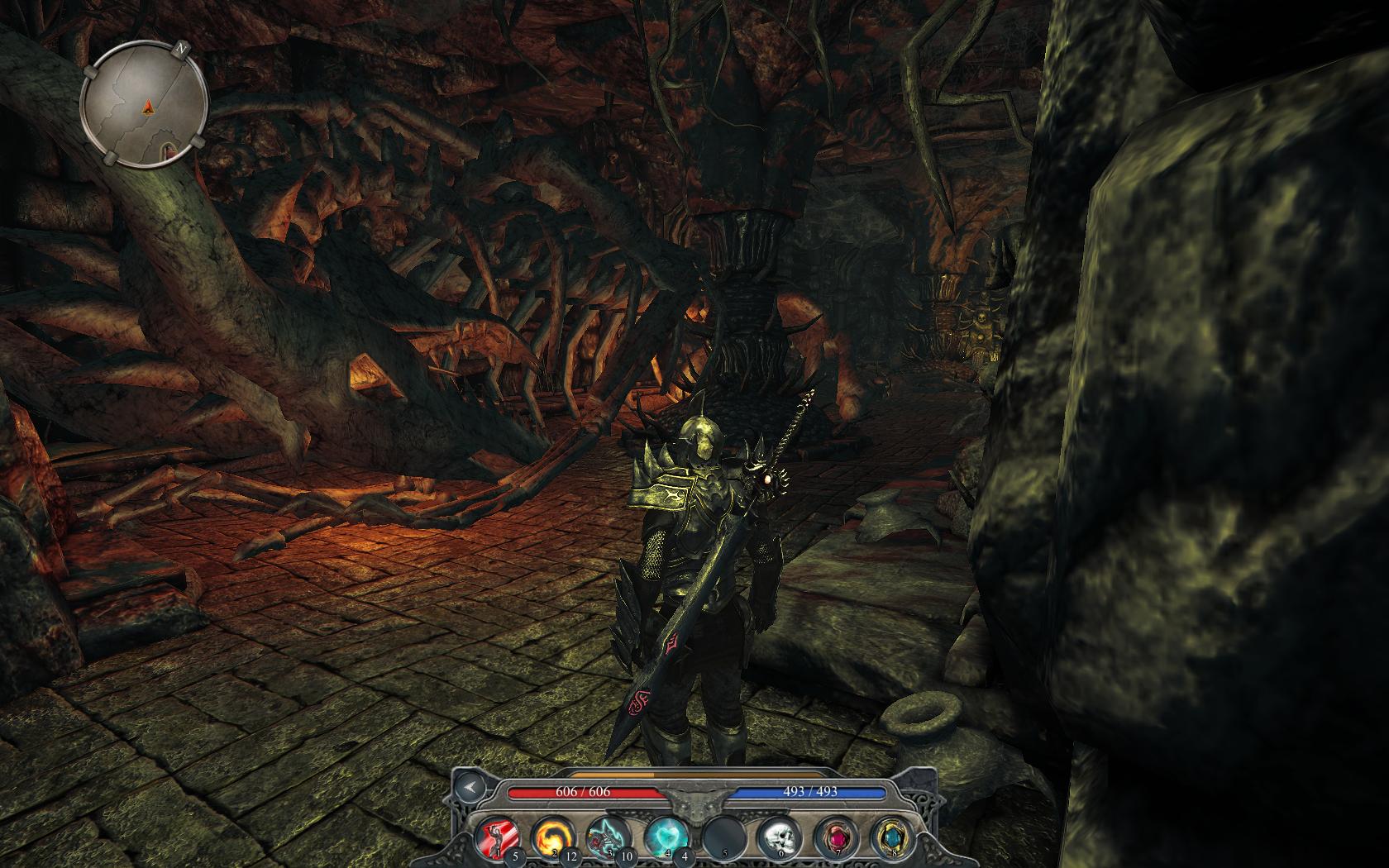Activate the red sword-rush skill in slot 1
Screen dimensions: 1389x868
[497, 837]
